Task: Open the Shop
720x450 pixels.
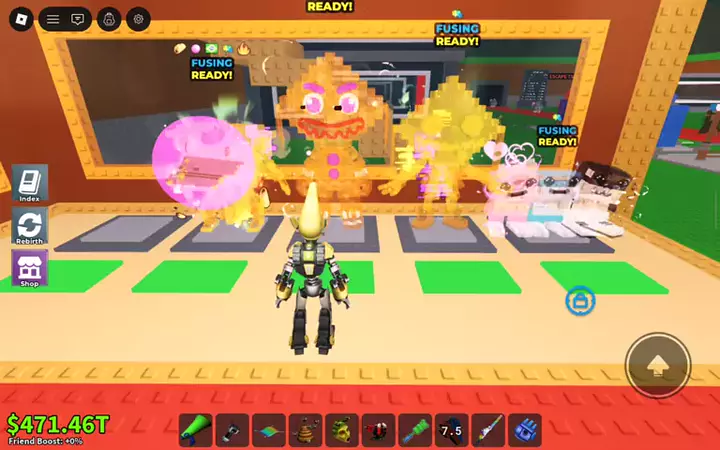Action: pyautogui.click(x=30, y=268)
